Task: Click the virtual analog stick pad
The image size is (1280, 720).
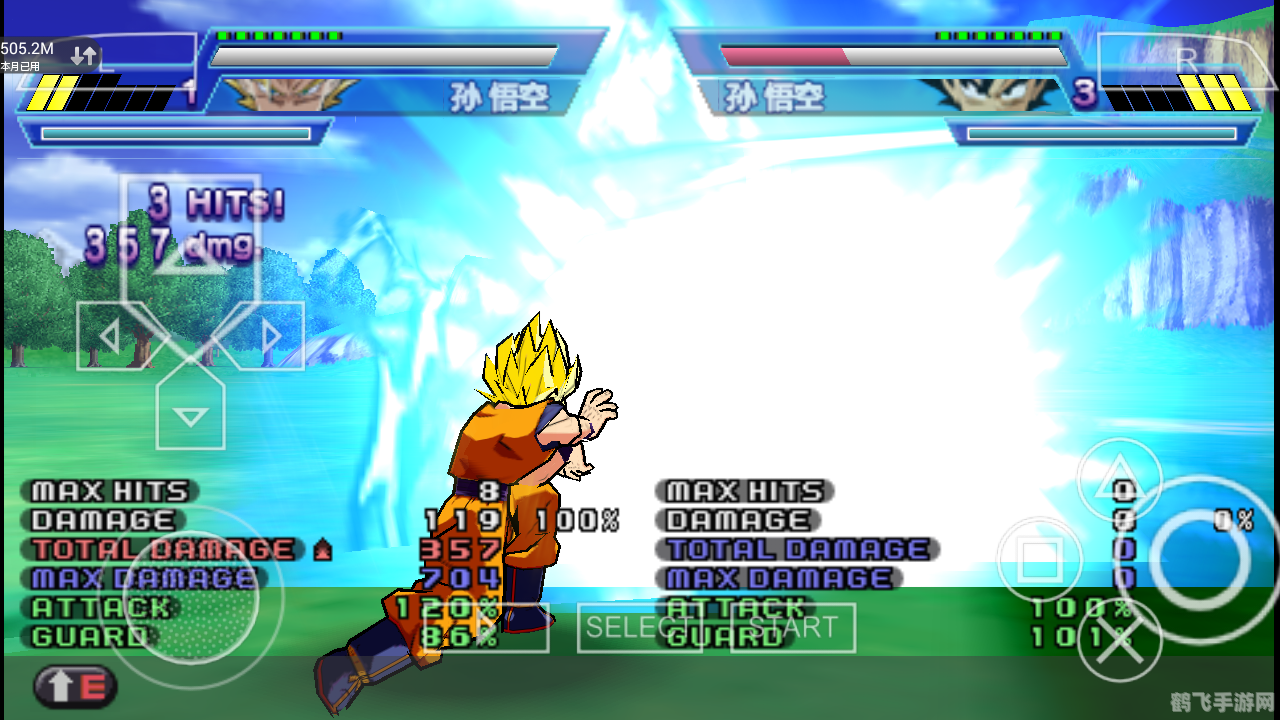Action: pos(190,600)
